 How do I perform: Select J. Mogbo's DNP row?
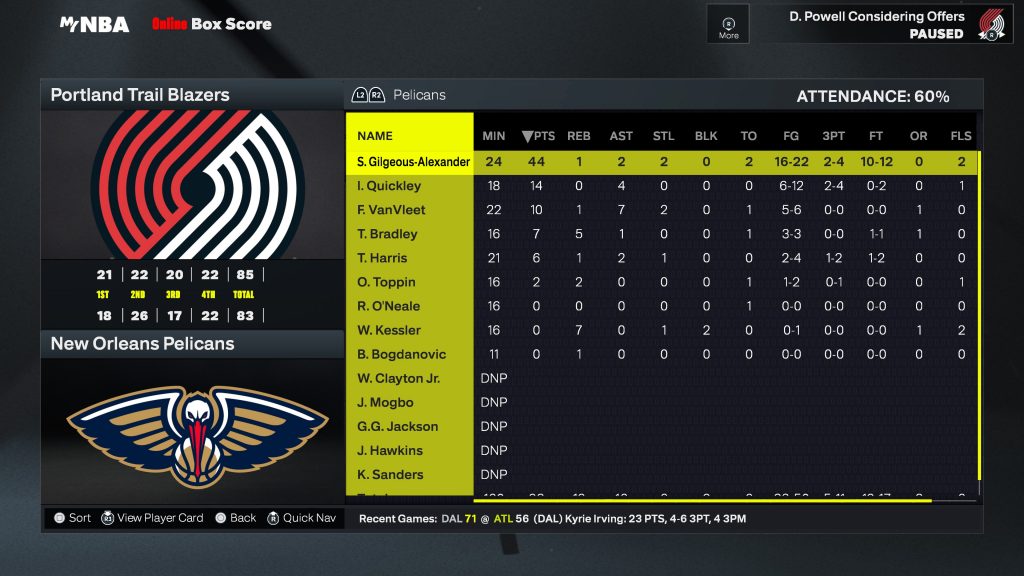coord(385,402)
